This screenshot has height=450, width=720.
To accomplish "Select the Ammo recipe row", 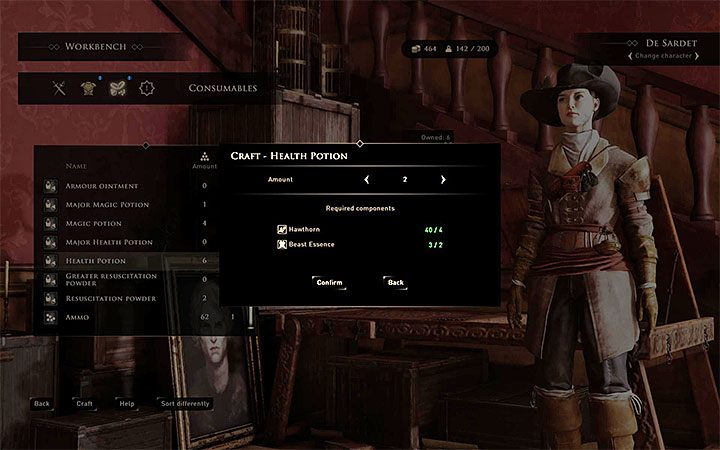I will [80, 317].
